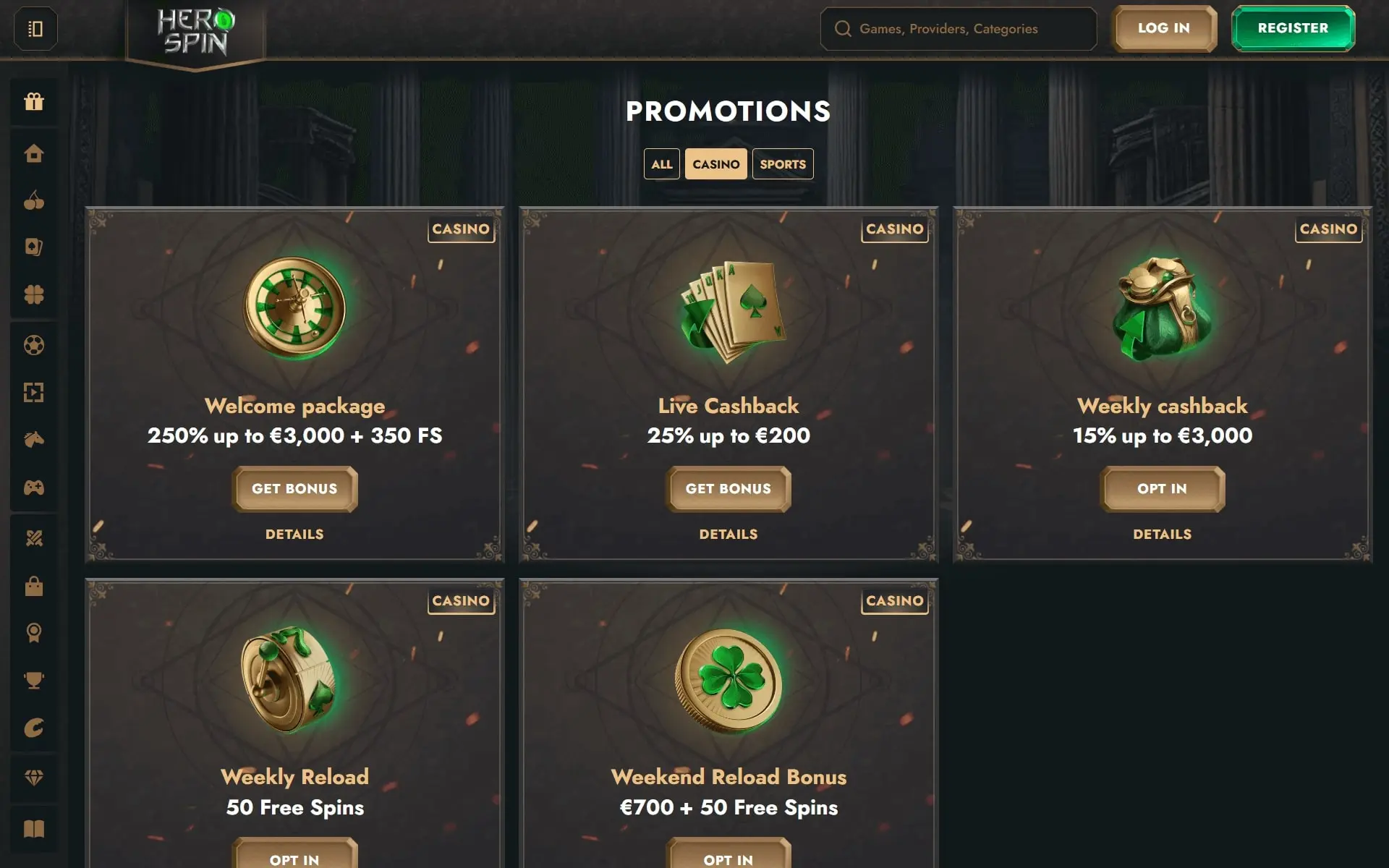View Welcome package details
Viewport: 1389px width, 868px height.
pos(294,535)
